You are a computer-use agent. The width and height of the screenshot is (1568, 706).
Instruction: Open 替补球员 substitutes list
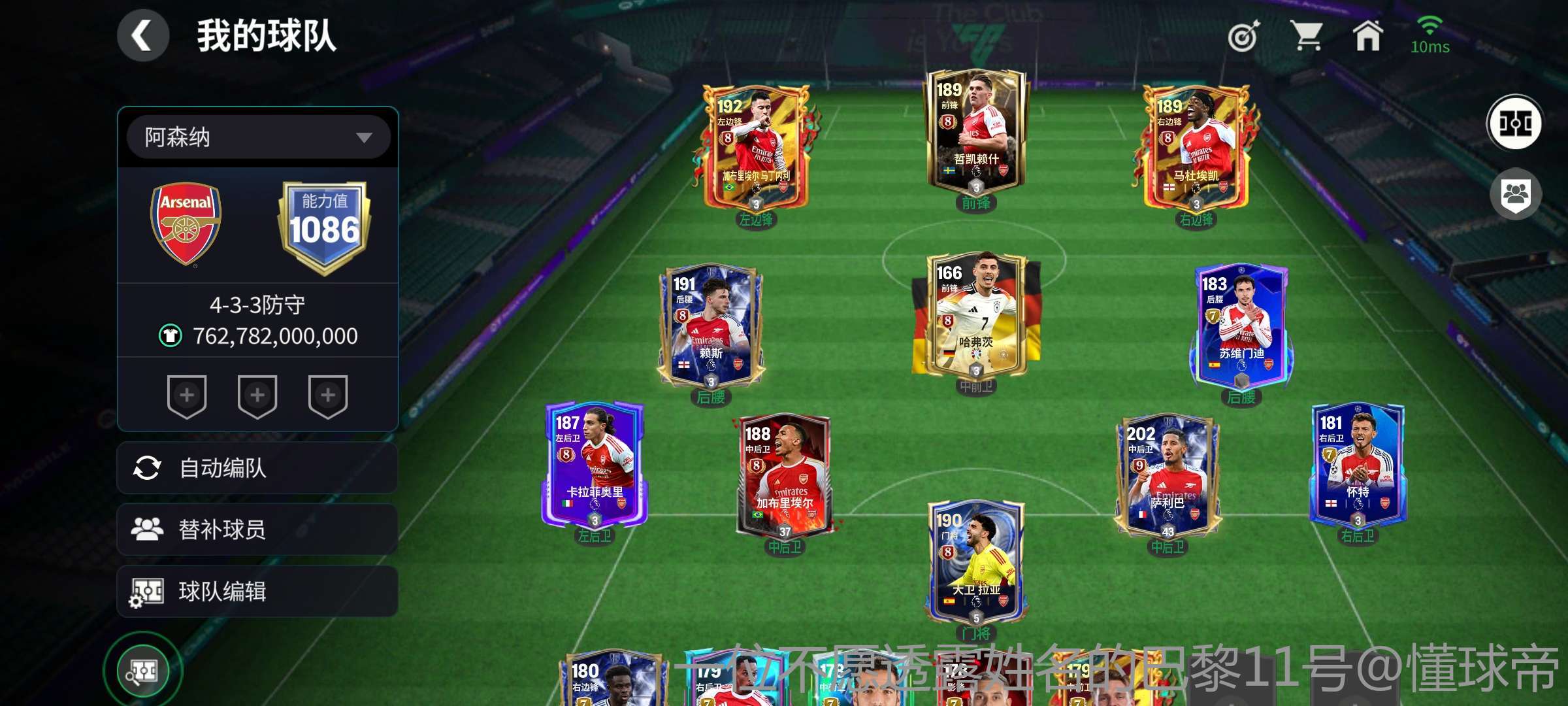pyautogui.click(x=257, y=529)
